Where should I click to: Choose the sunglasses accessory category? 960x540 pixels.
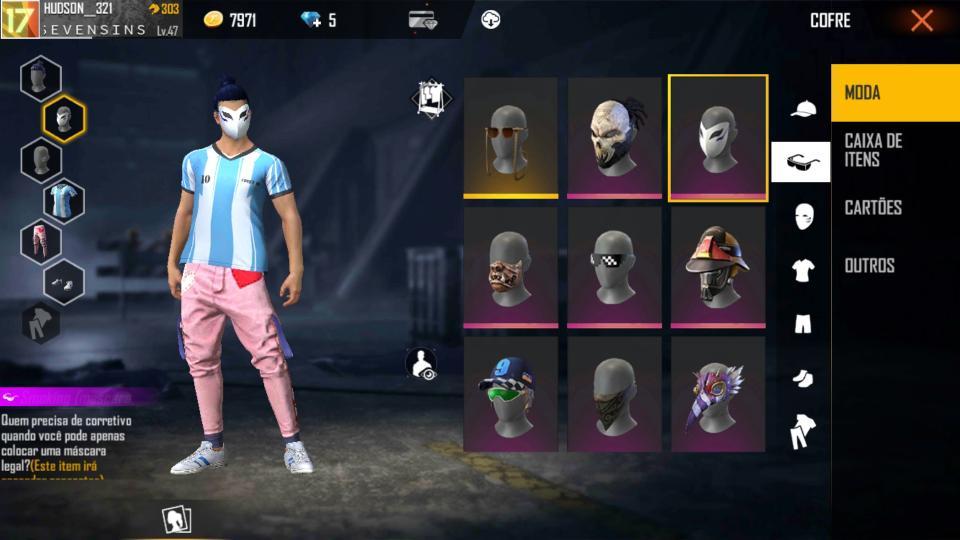[801, 162]
